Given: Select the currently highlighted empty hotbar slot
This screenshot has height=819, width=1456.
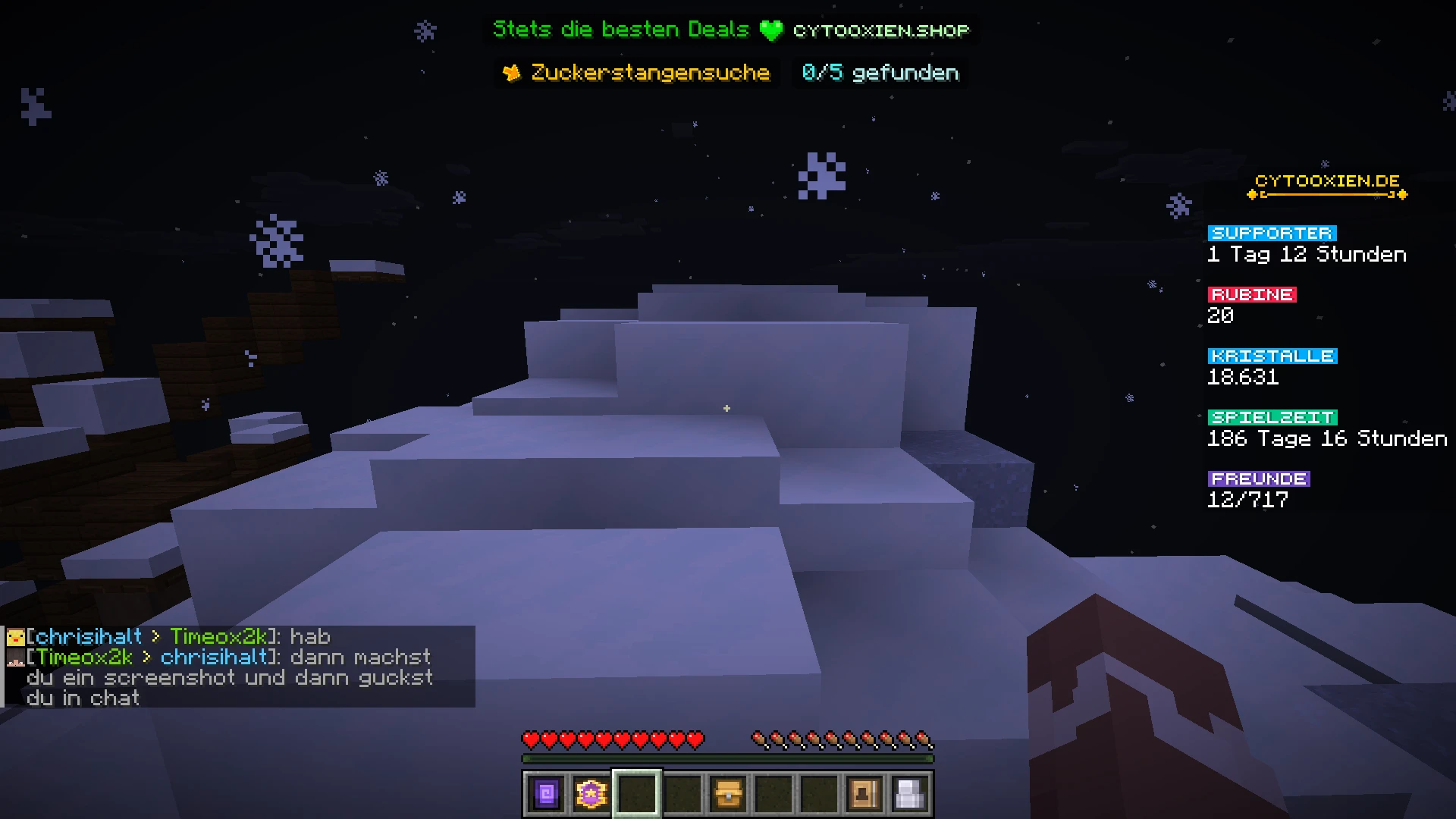Looking at the screenshot, I should click(637, 793).
